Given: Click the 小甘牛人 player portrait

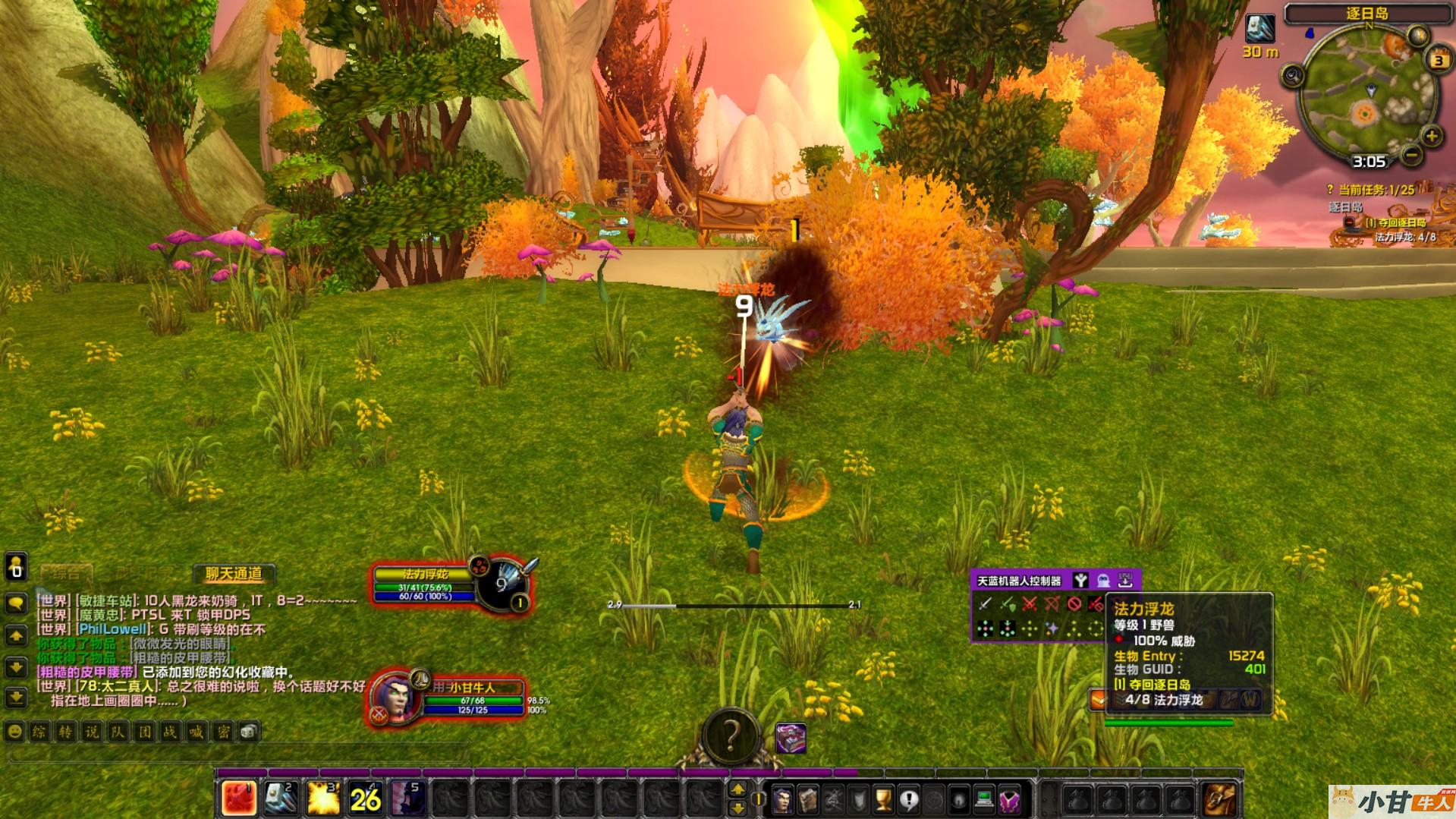Looking at the screenshot, I should click(x=395, y=696).
